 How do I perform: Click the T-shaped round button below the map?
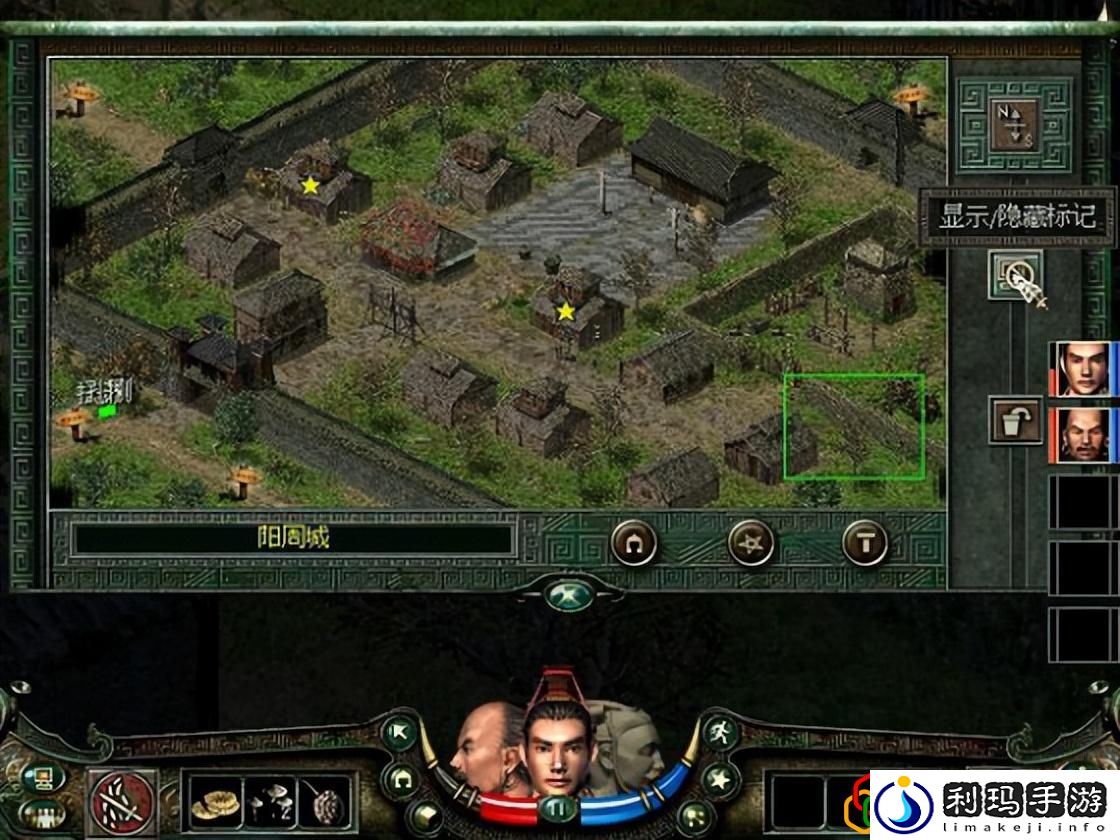865,543
